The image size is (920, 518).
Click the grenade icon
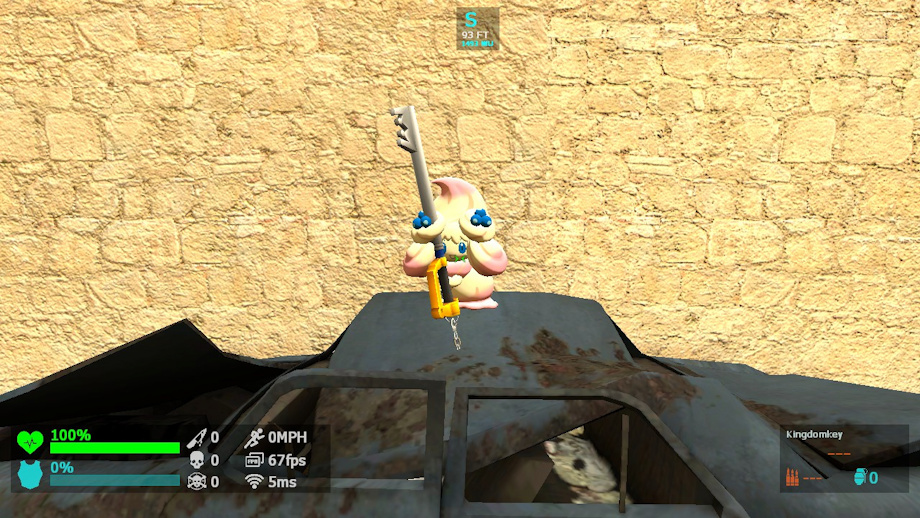(859, 477)
